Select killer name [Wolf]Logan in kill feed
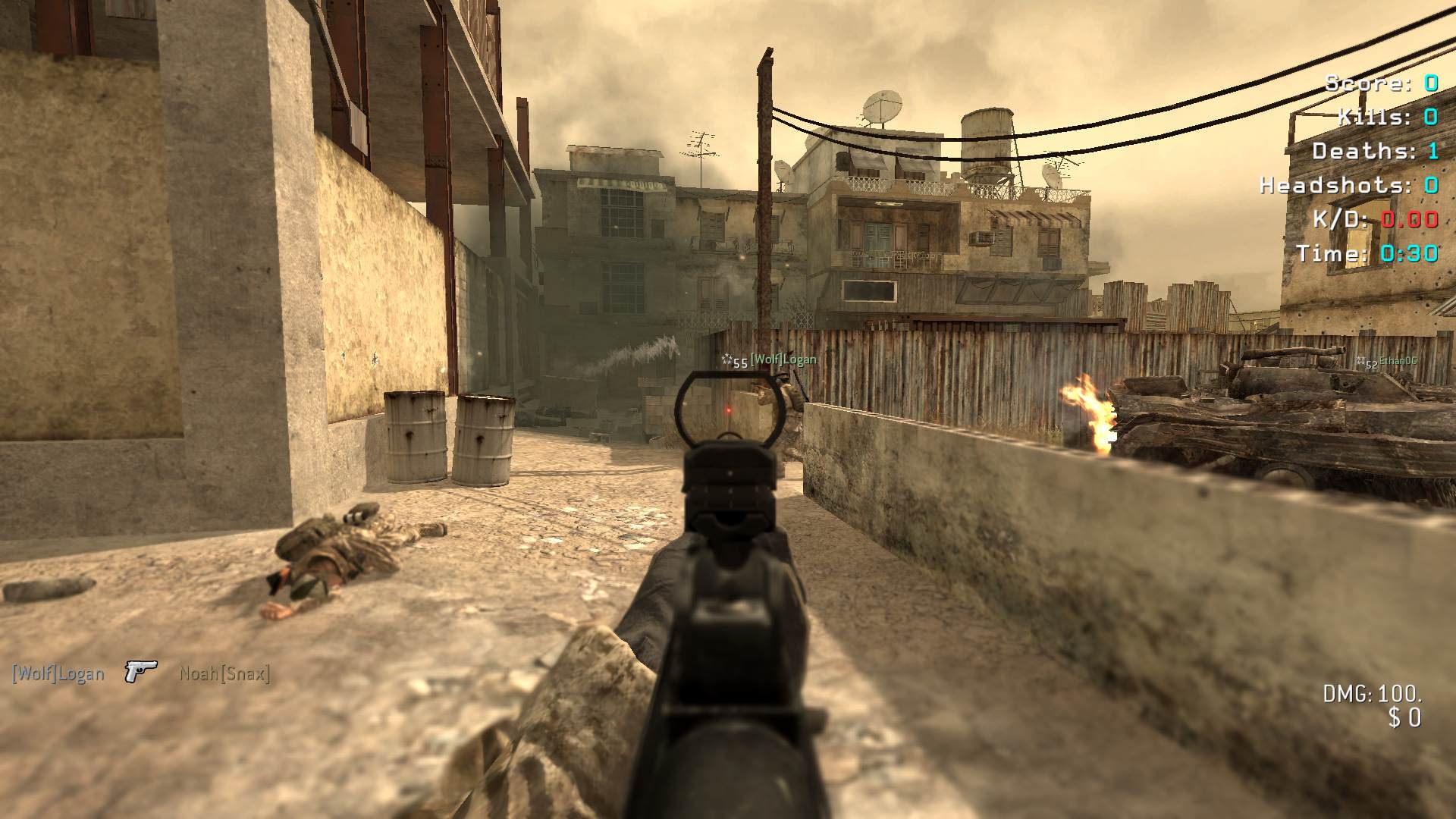This screenshot has height=819, width=1456. (58, 673)
